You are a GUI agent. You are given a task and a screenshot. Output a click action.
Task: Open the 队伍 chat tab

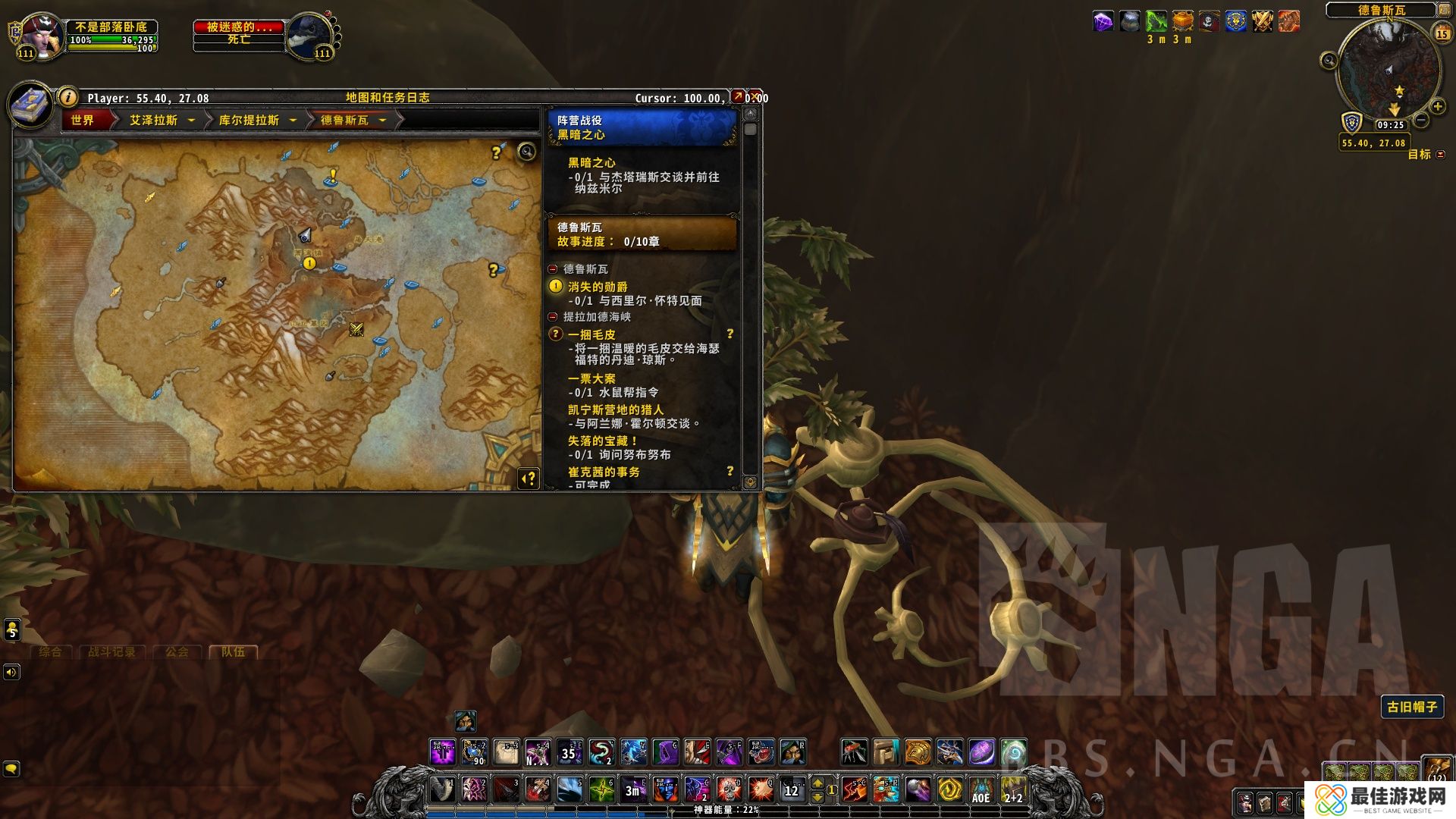click(233, 651)
